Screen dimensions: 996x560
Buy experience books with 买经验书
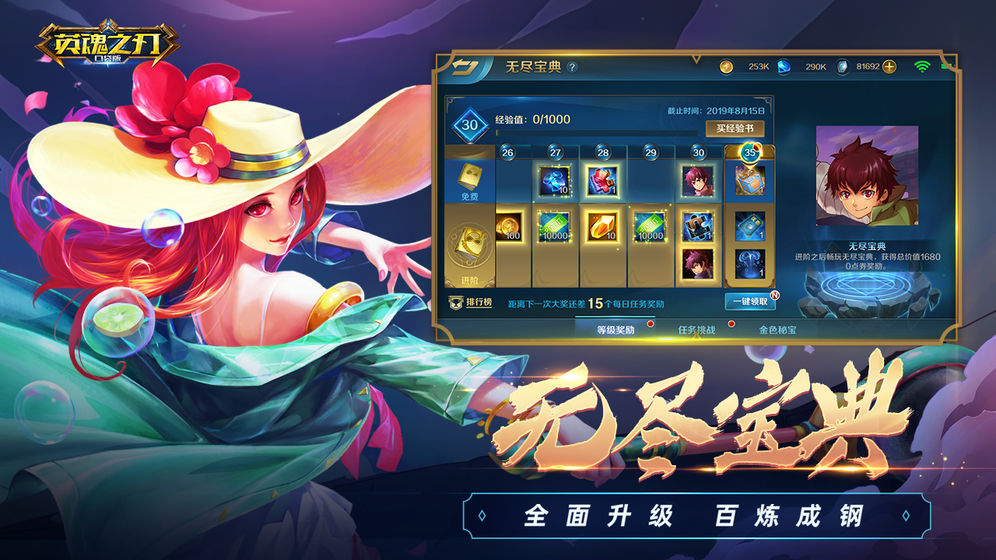(735, 129)
